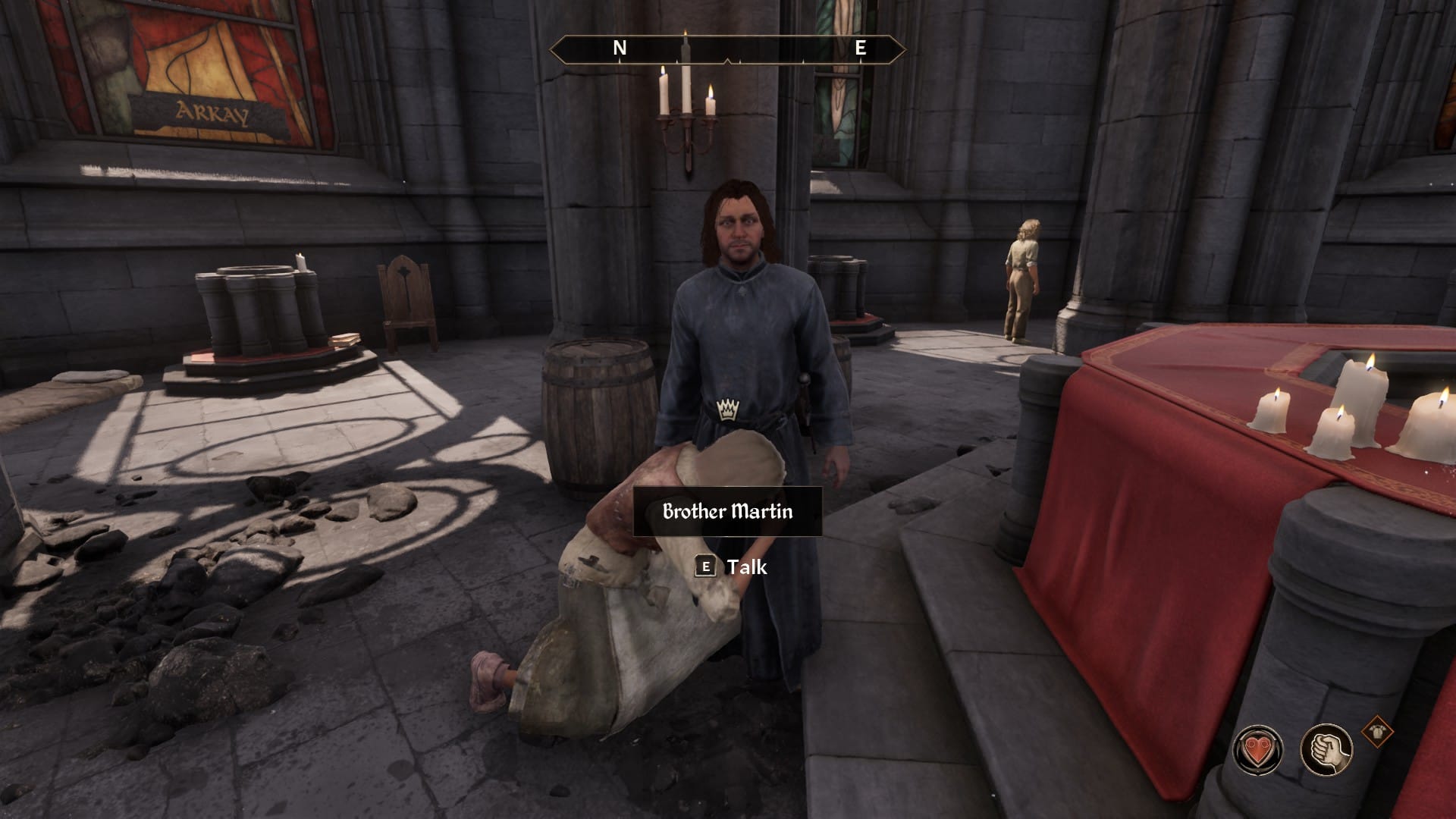Click the diamond armor status icon
This screenshot has width=1456, height=819.
coord(1376,732)
